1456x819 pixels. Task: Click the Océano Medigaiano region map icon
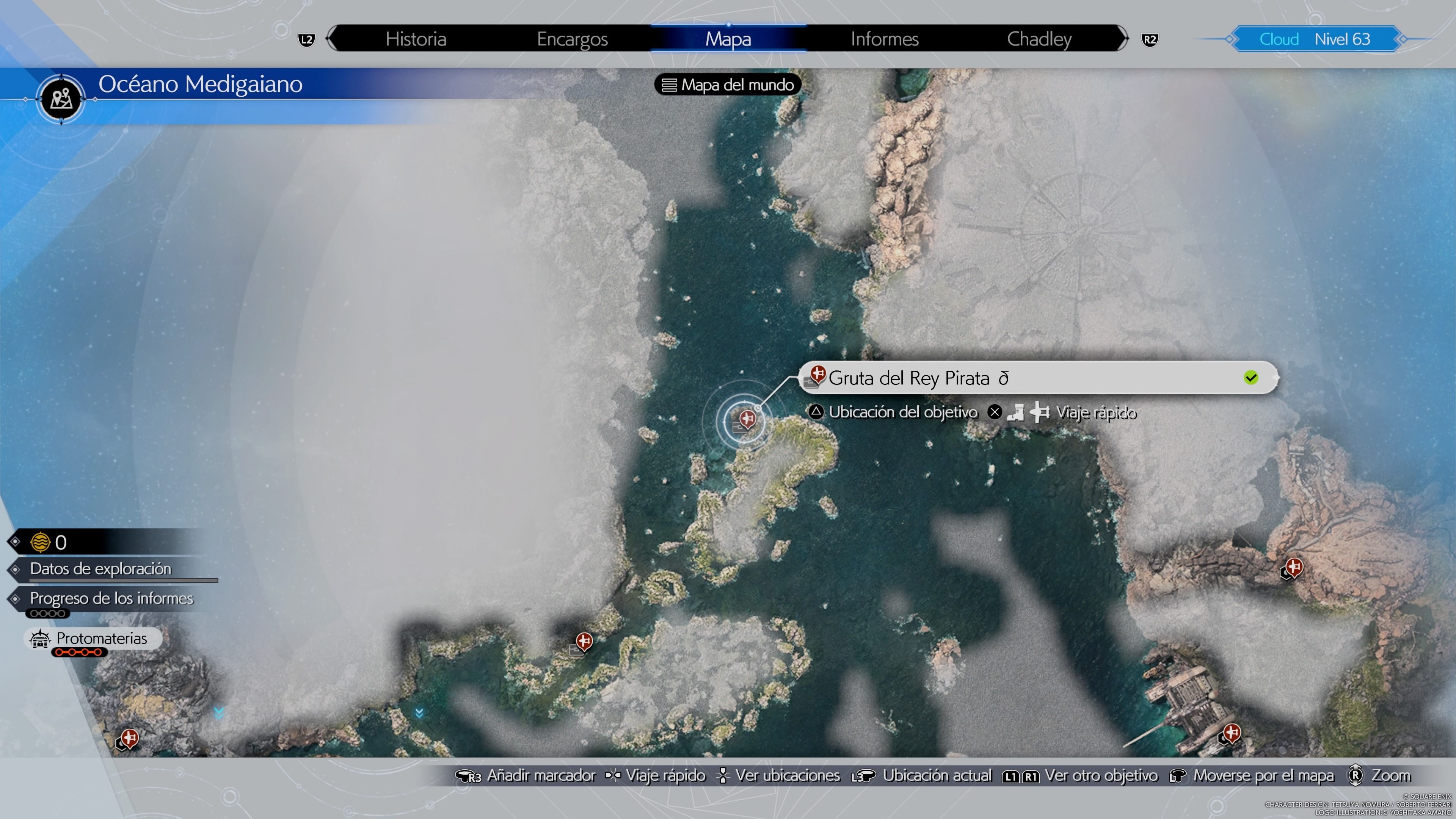tap(61, 99)
